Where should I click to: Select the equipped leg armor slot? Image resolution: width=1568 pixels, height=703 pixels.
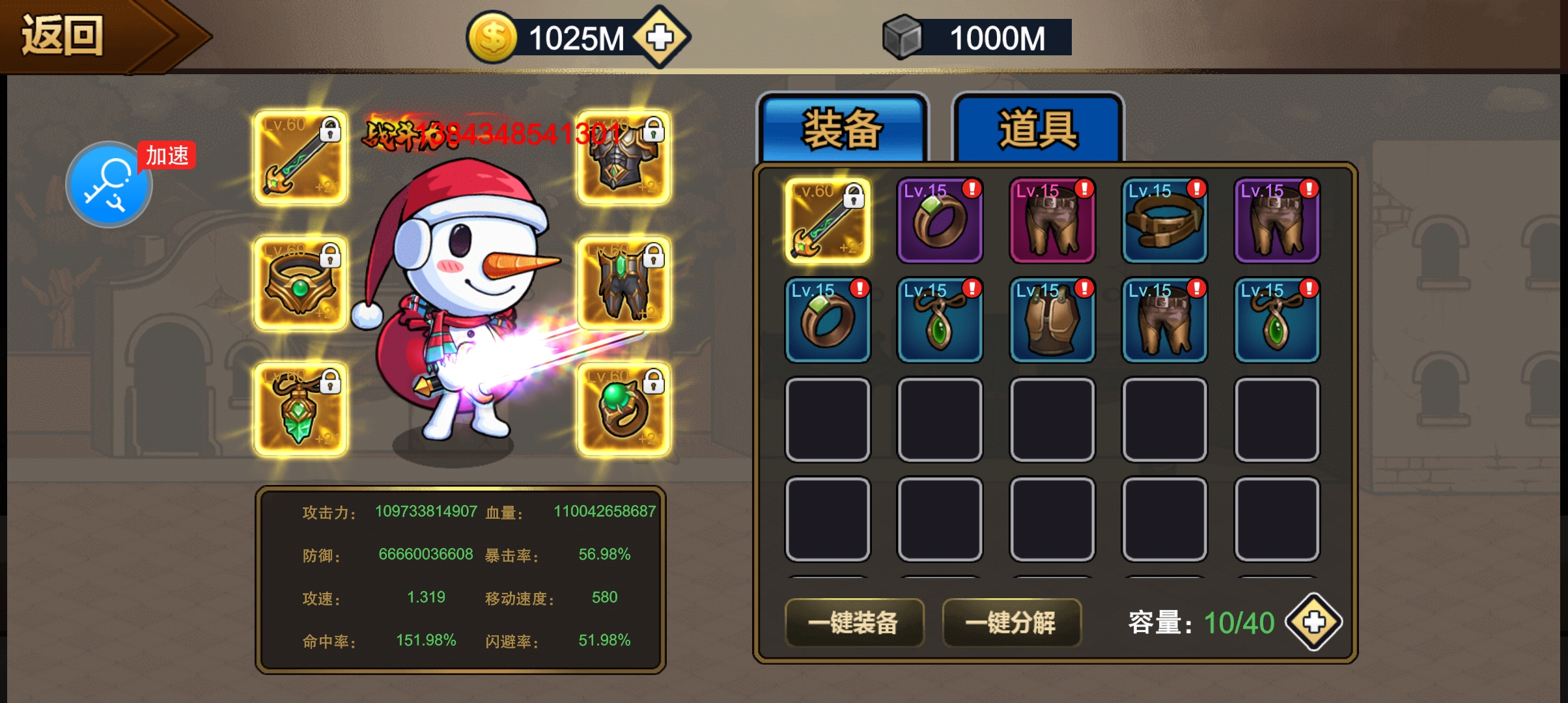tap(623, 284)
